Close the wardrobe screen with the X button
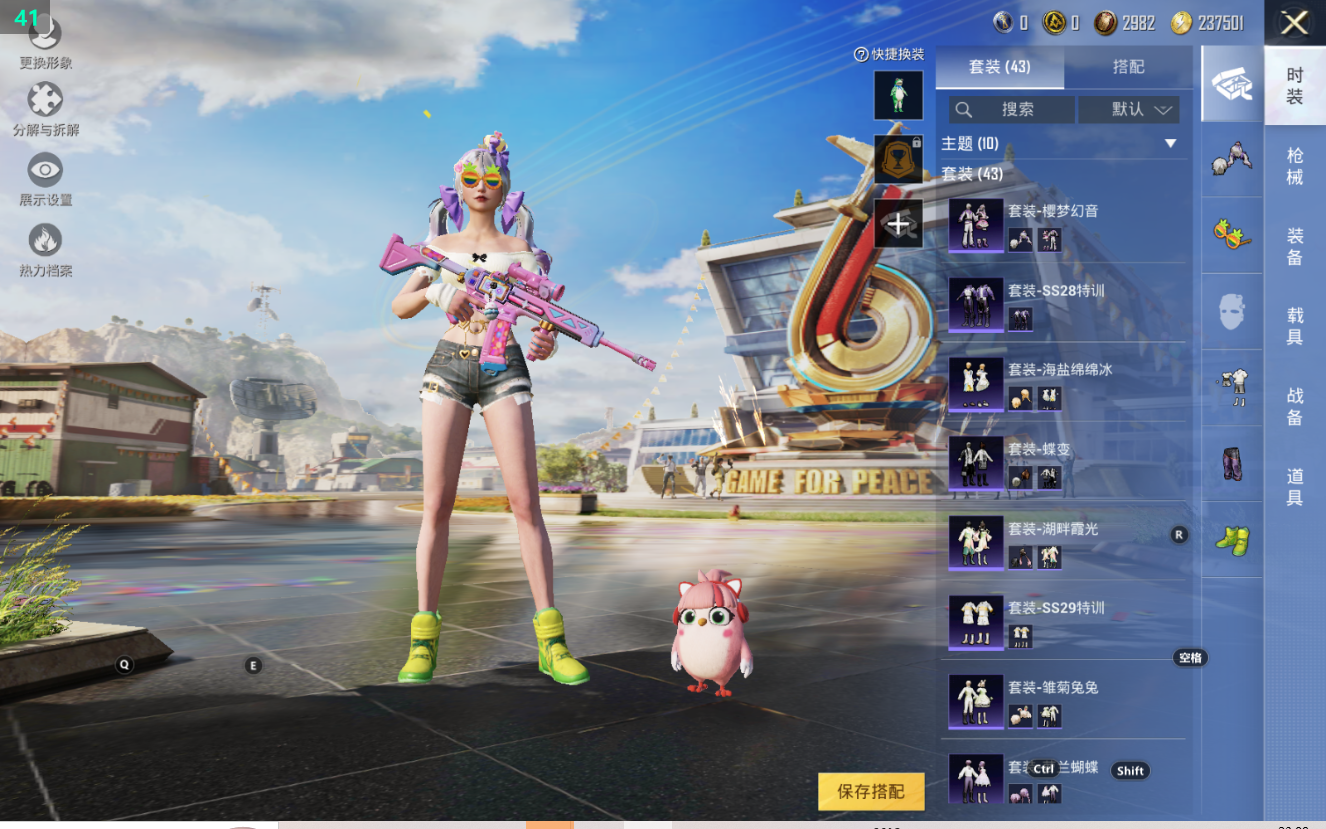This screenshot has width=1326, height=829. (x=1294, y=23)
